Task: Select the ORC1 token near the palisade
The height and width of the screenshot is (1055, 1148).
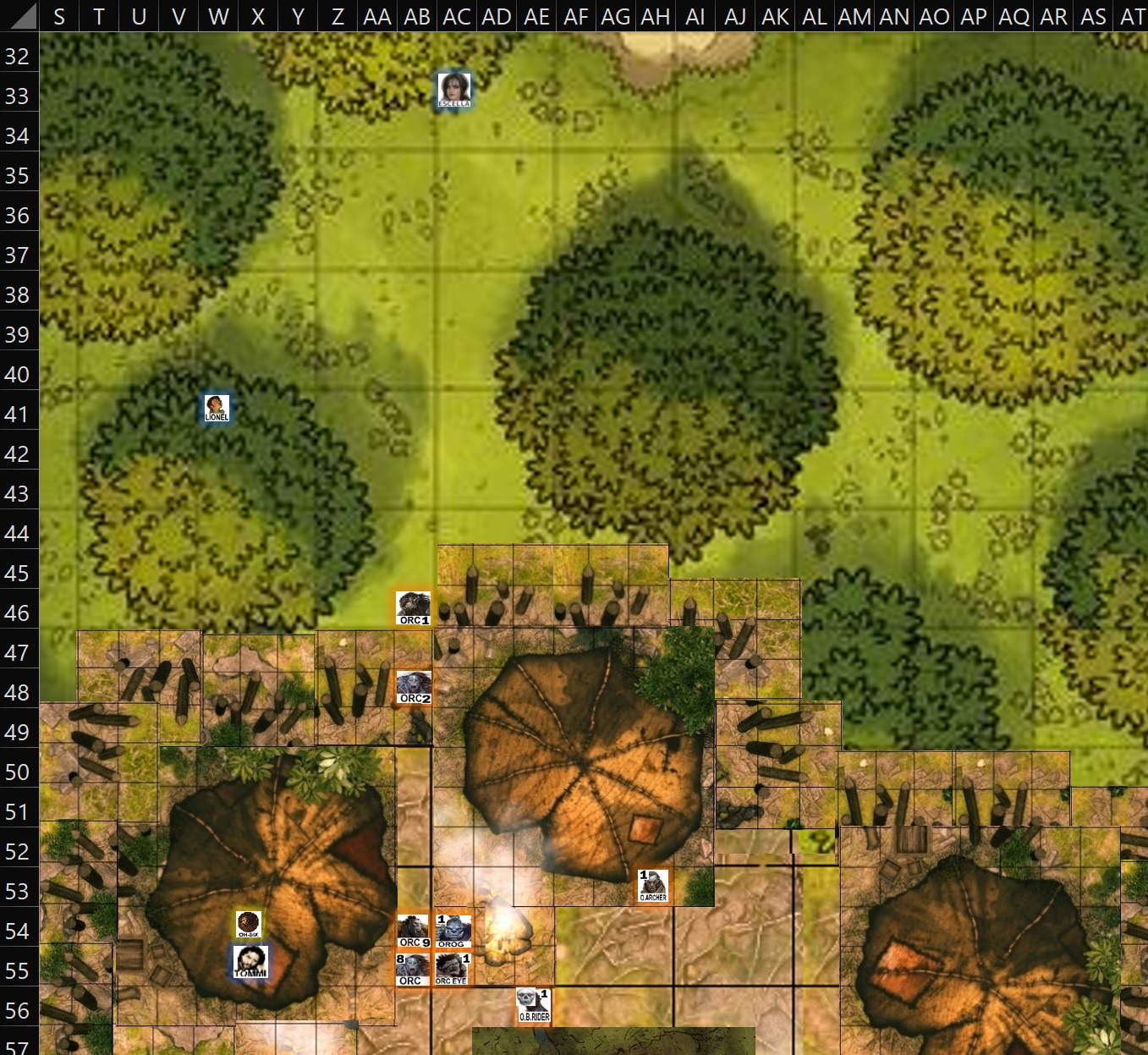Action: tap(412, 607)
